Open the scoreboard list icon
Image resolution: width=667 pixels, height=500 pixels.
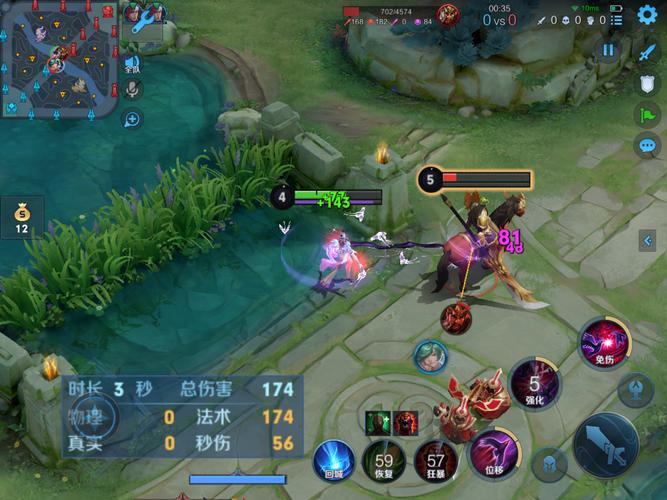615,19
